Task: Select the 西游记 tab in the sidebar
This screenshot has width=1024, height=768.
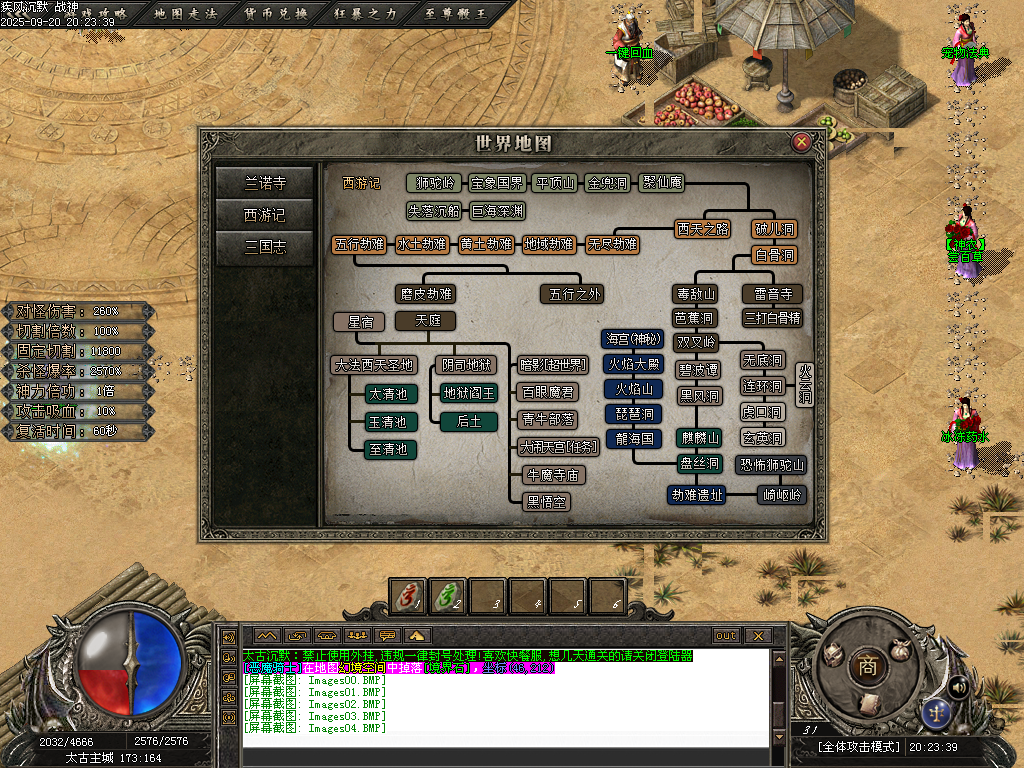Action: [x=265, y=215]
